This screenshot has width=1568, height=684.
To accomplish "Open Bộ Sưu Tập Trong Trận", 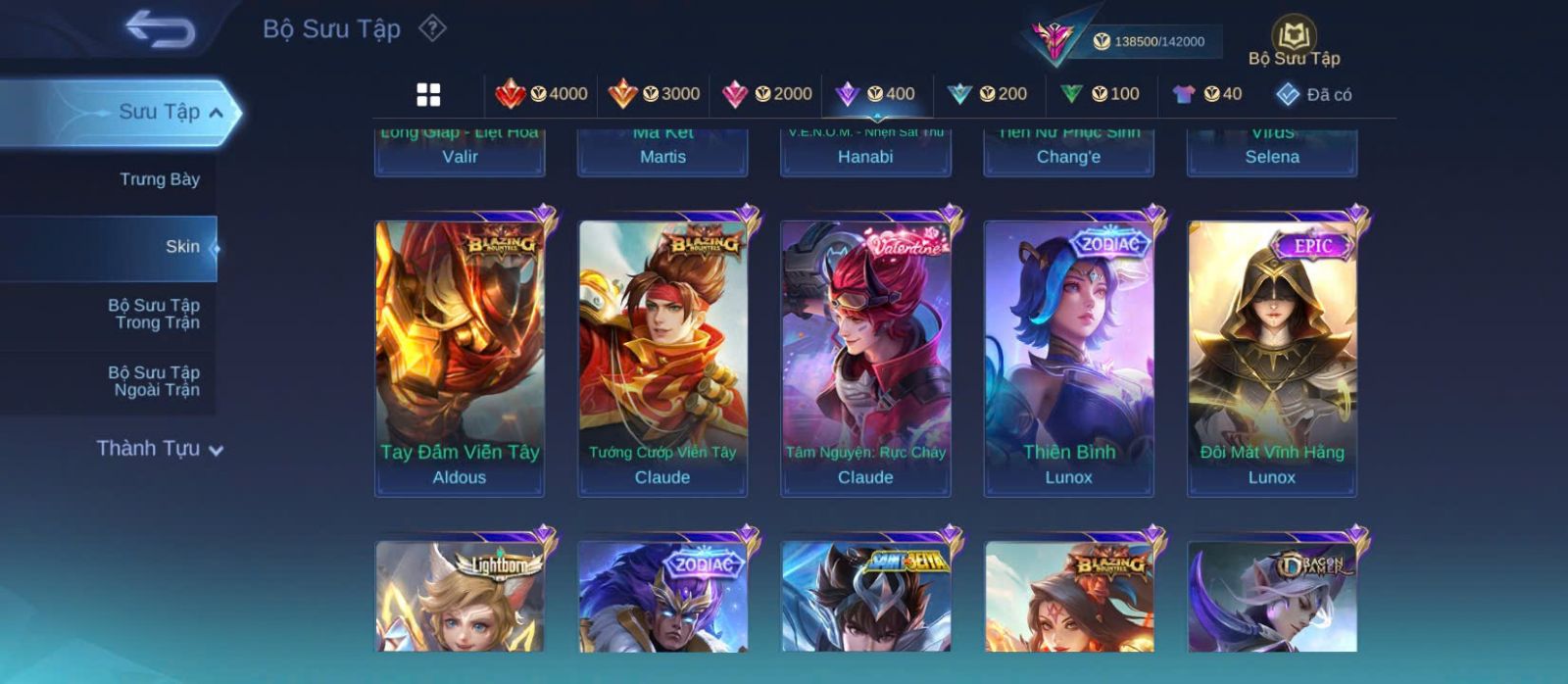I will [155, 314].
